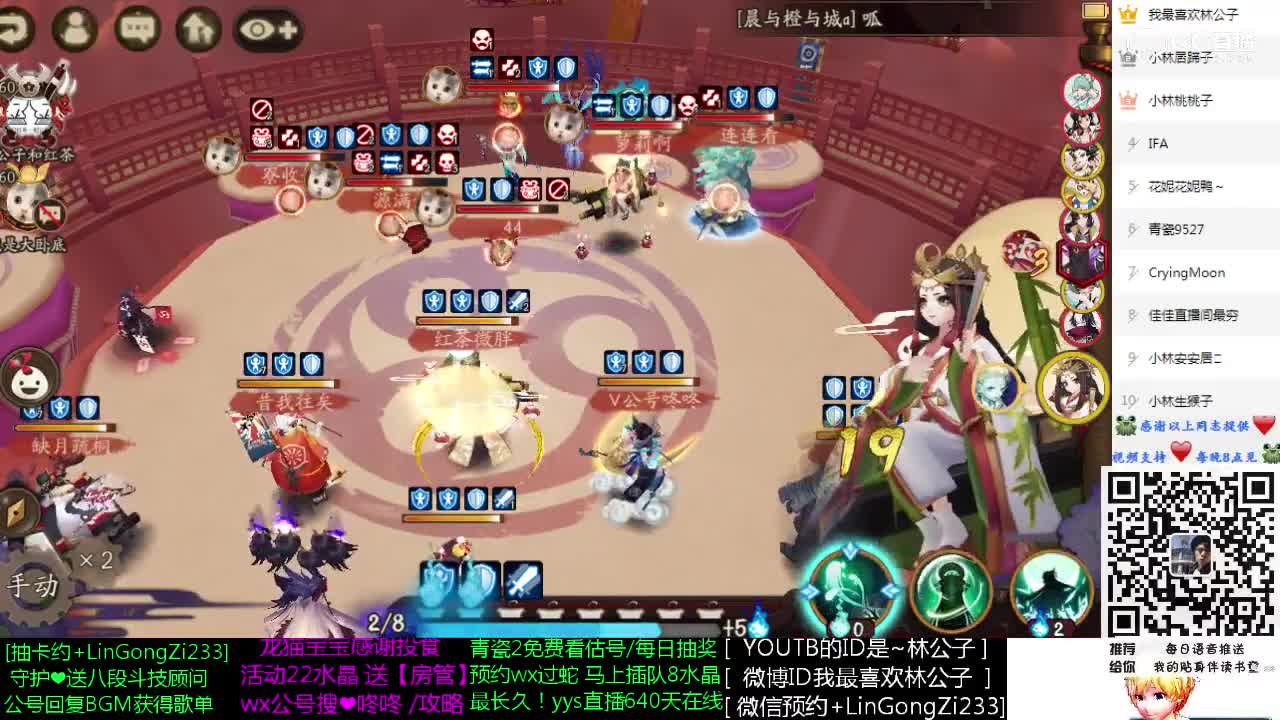Click the 公子和红茶 avatar on the left

click(30, 110)
